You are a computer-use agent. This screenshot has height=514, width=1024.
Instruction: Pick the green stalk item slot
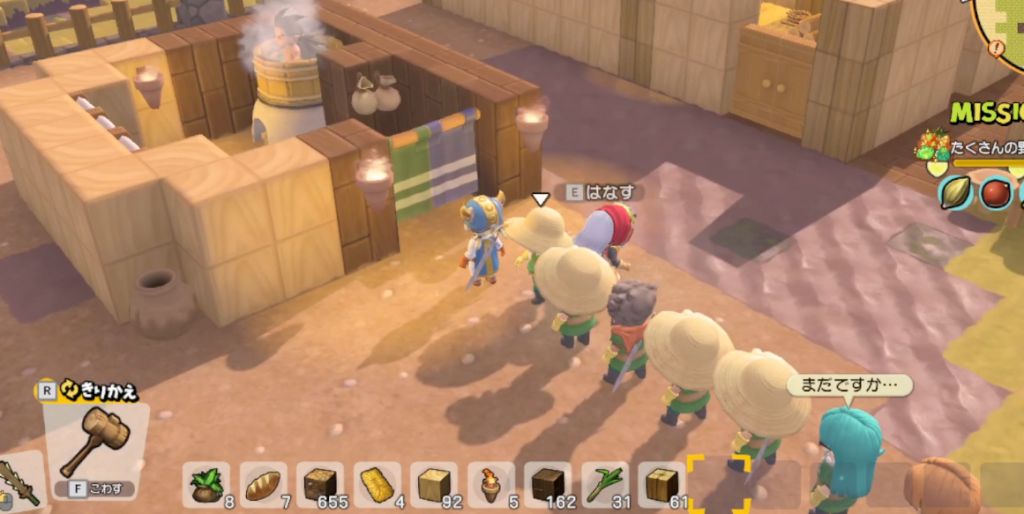(605, 484)
